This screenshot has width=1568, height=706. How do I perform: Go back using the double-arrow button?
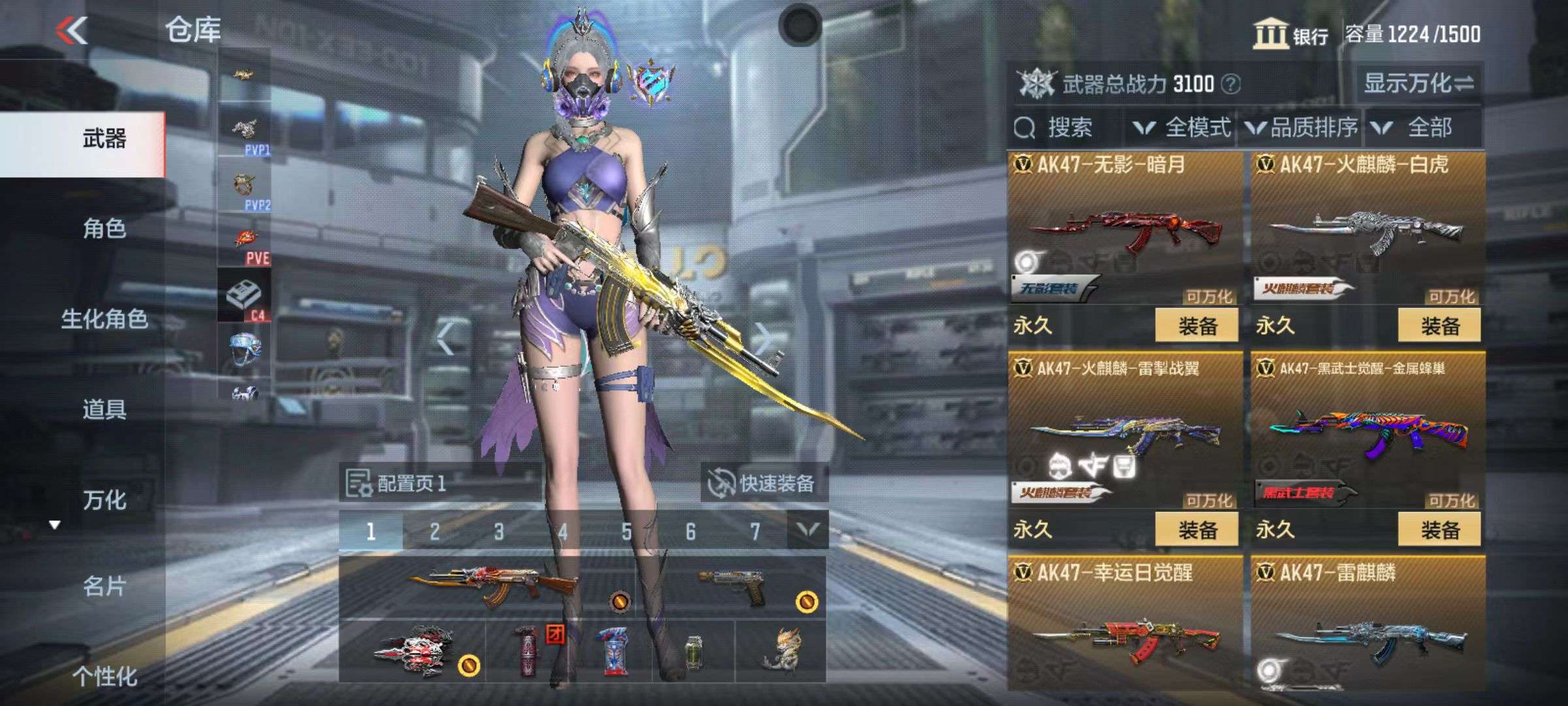click(72, 30)
